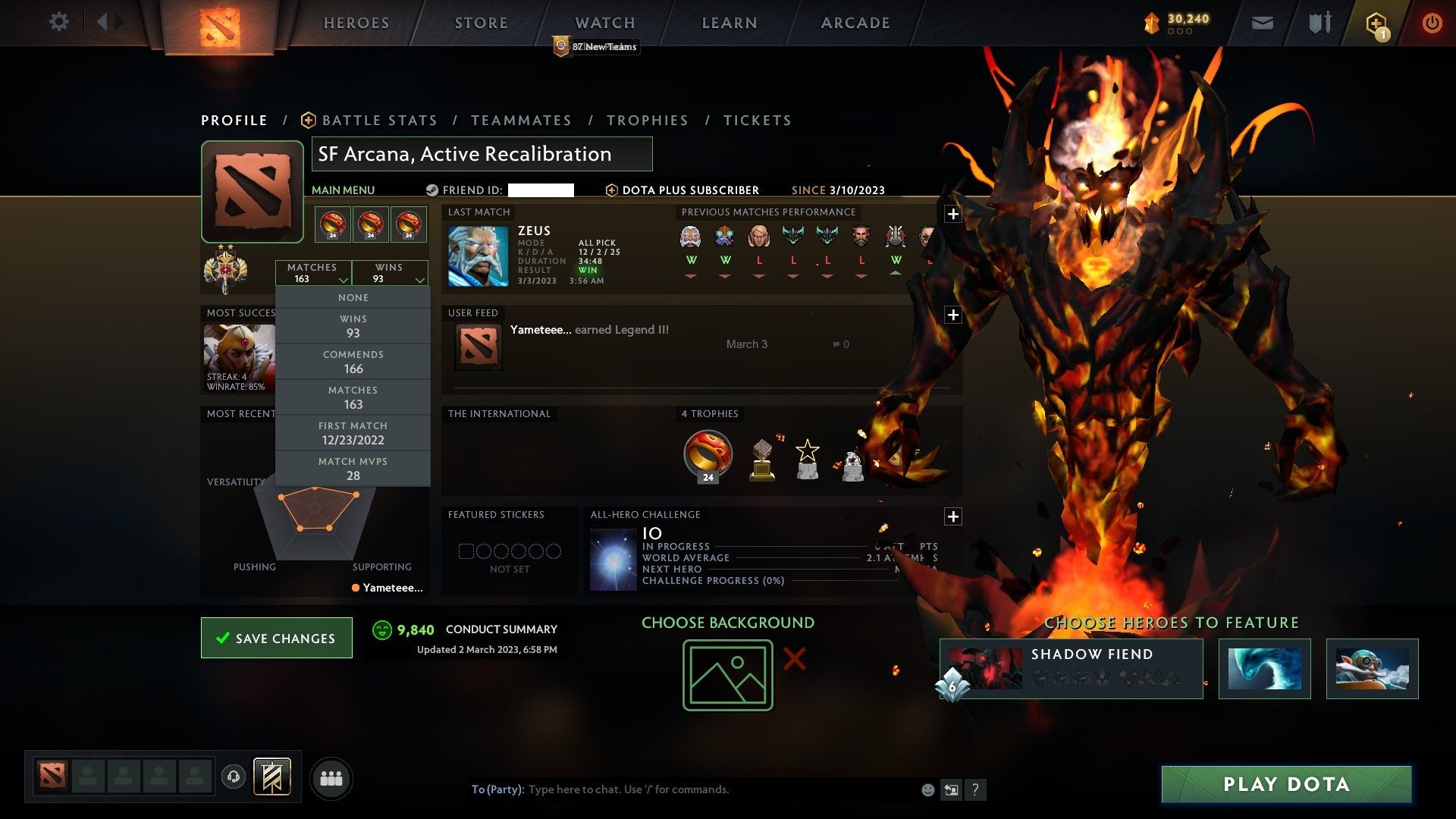This screenshot has width=1456, height=819.
Task: Select NONE in the stat dropdown list
Action: pos(353,297)
